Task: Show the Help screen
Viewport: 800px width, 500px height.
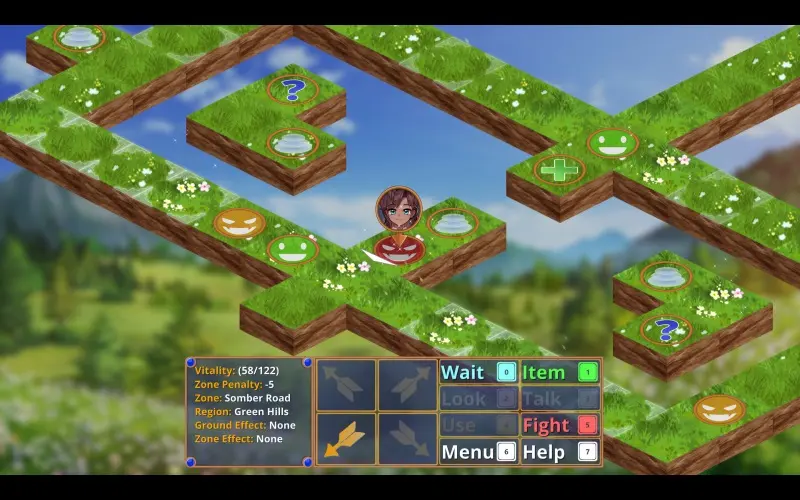Action: pyautogui.click(x=559, y=452)
